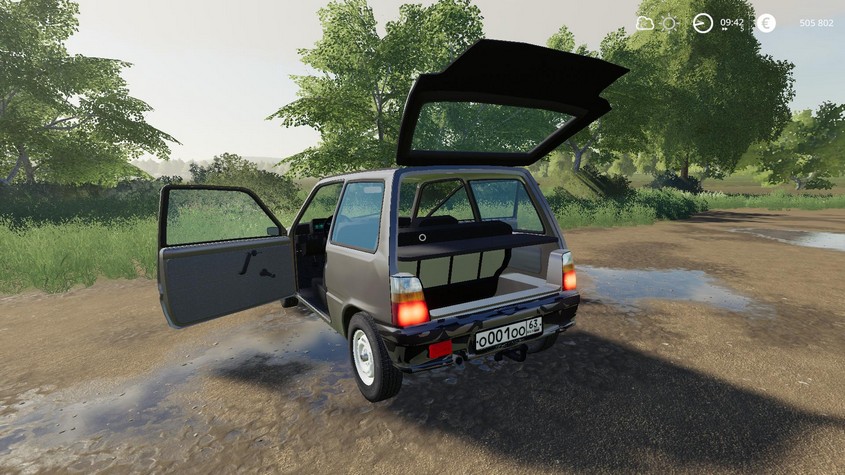
Task: Click the cloudy weather forecast icon
Action: [645, 23]
